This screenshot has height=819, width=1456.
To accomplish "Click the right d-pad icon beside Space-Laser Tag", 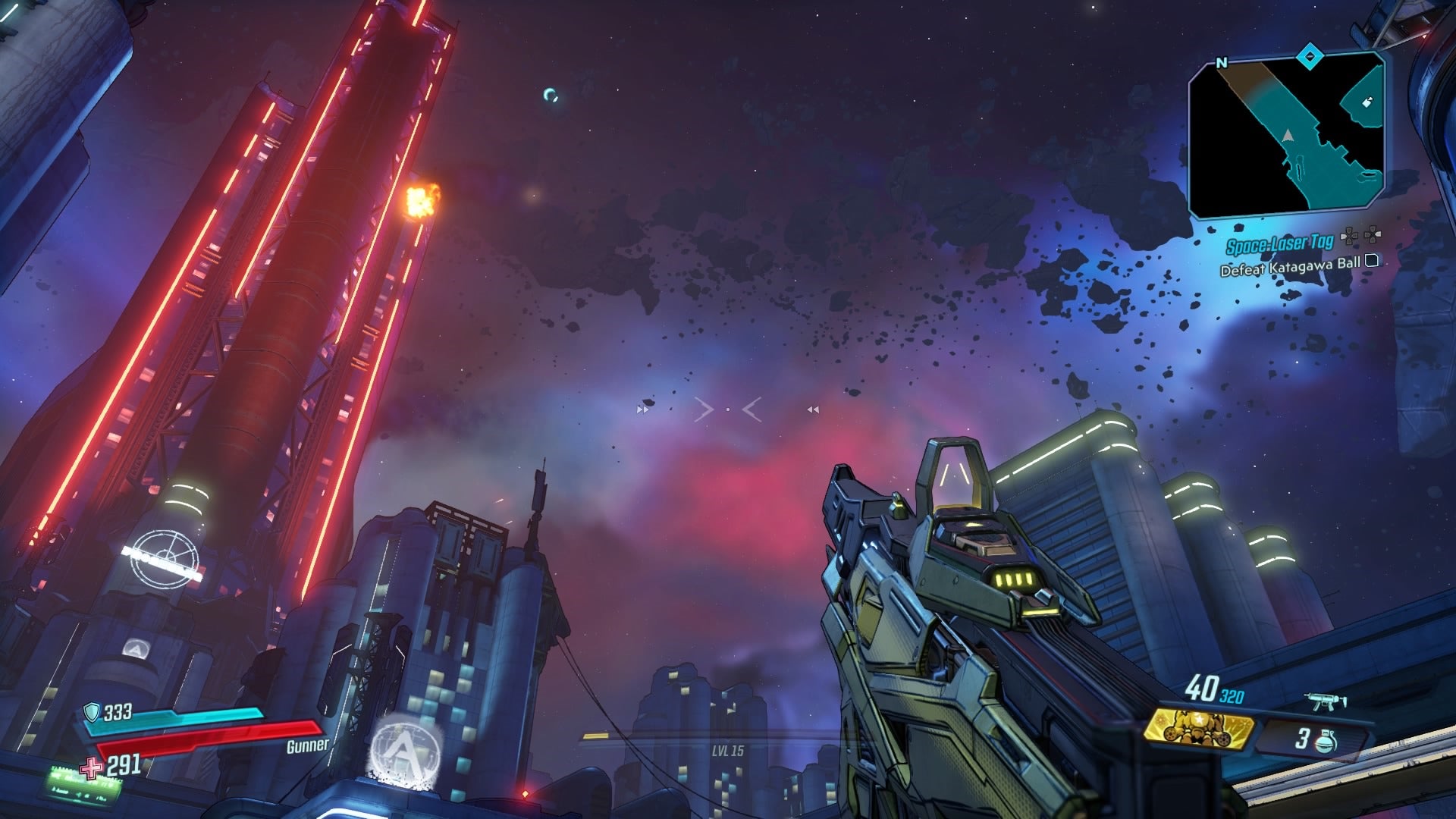I will pyautogui.click(x=1373, y=236).
